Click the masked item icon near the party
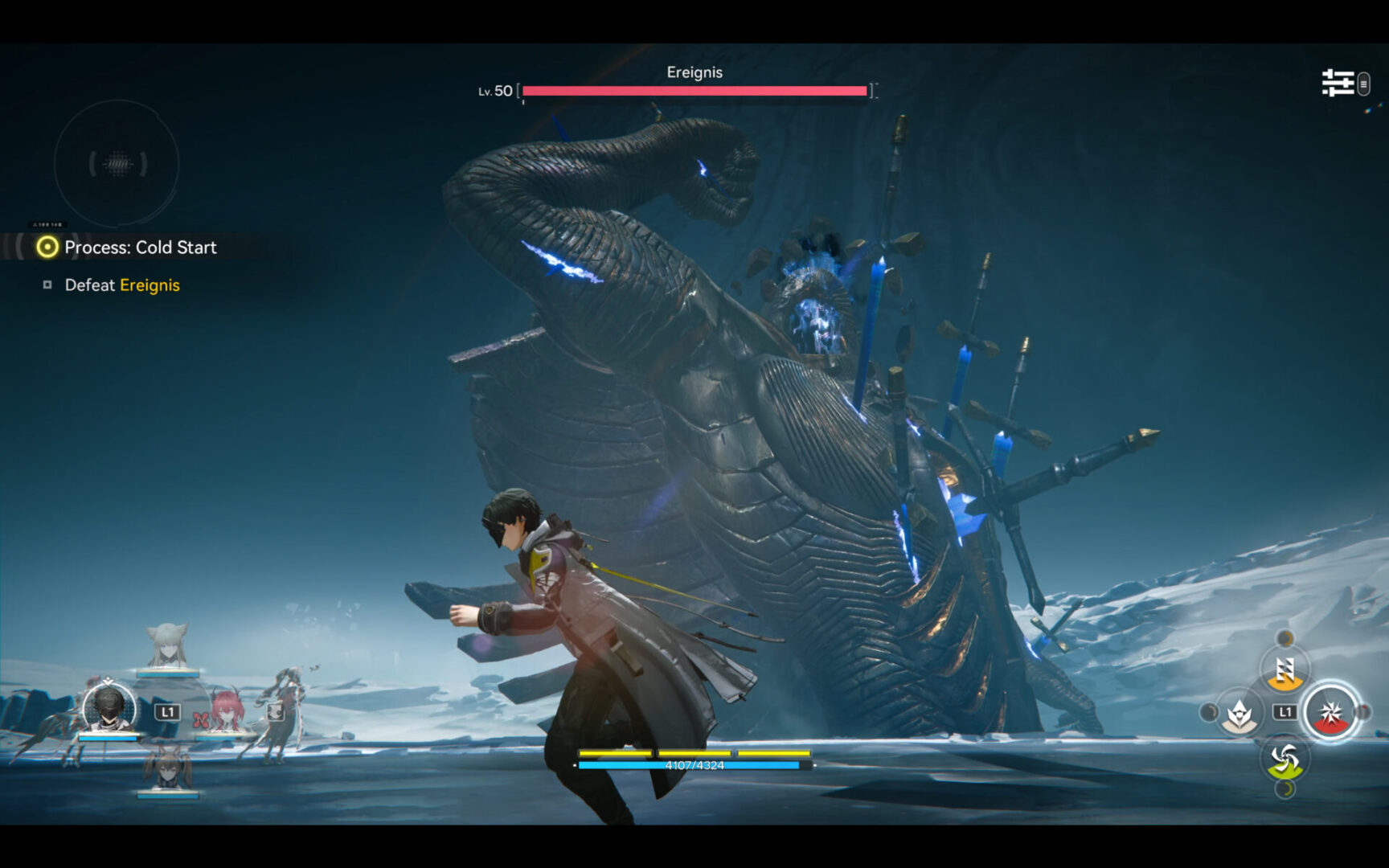This screenshot has width=1389, height=868. 275,712
